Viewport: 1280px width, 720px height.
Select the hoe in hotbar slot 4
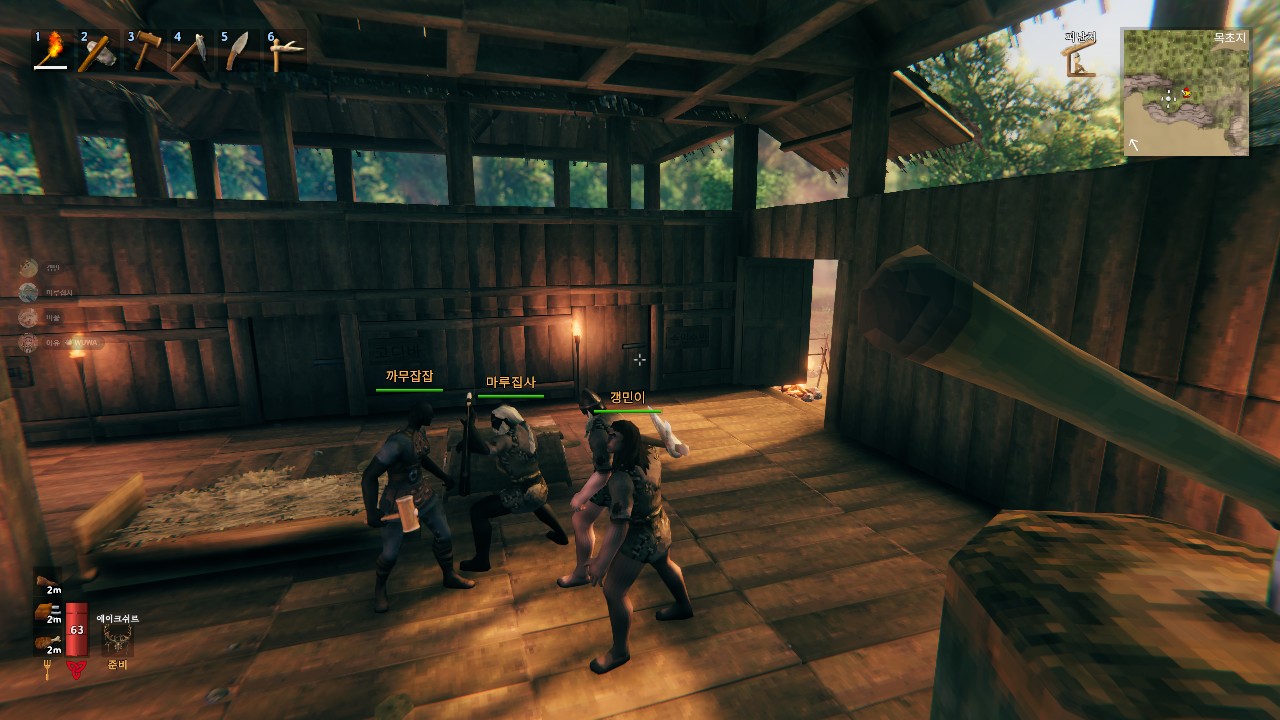coord(190,51)
